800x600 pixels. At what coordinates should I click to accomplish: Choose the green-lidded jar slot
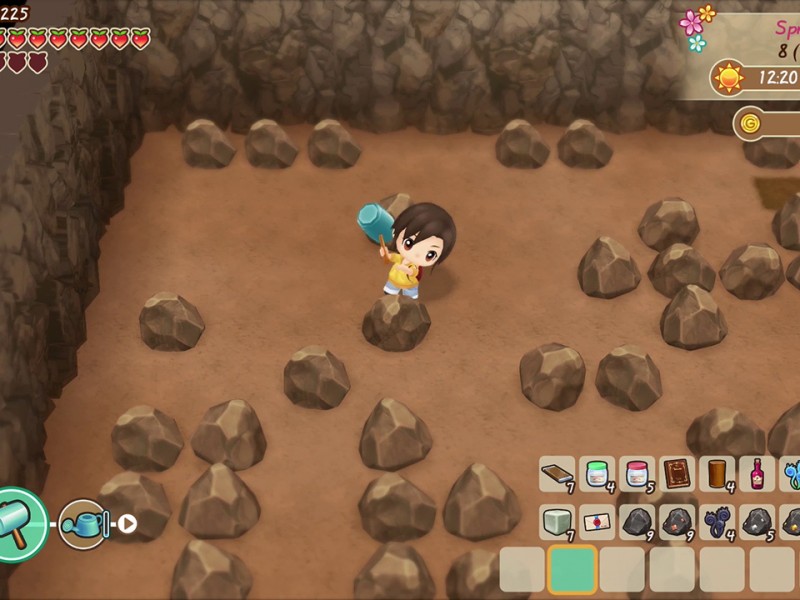(597, 473)
